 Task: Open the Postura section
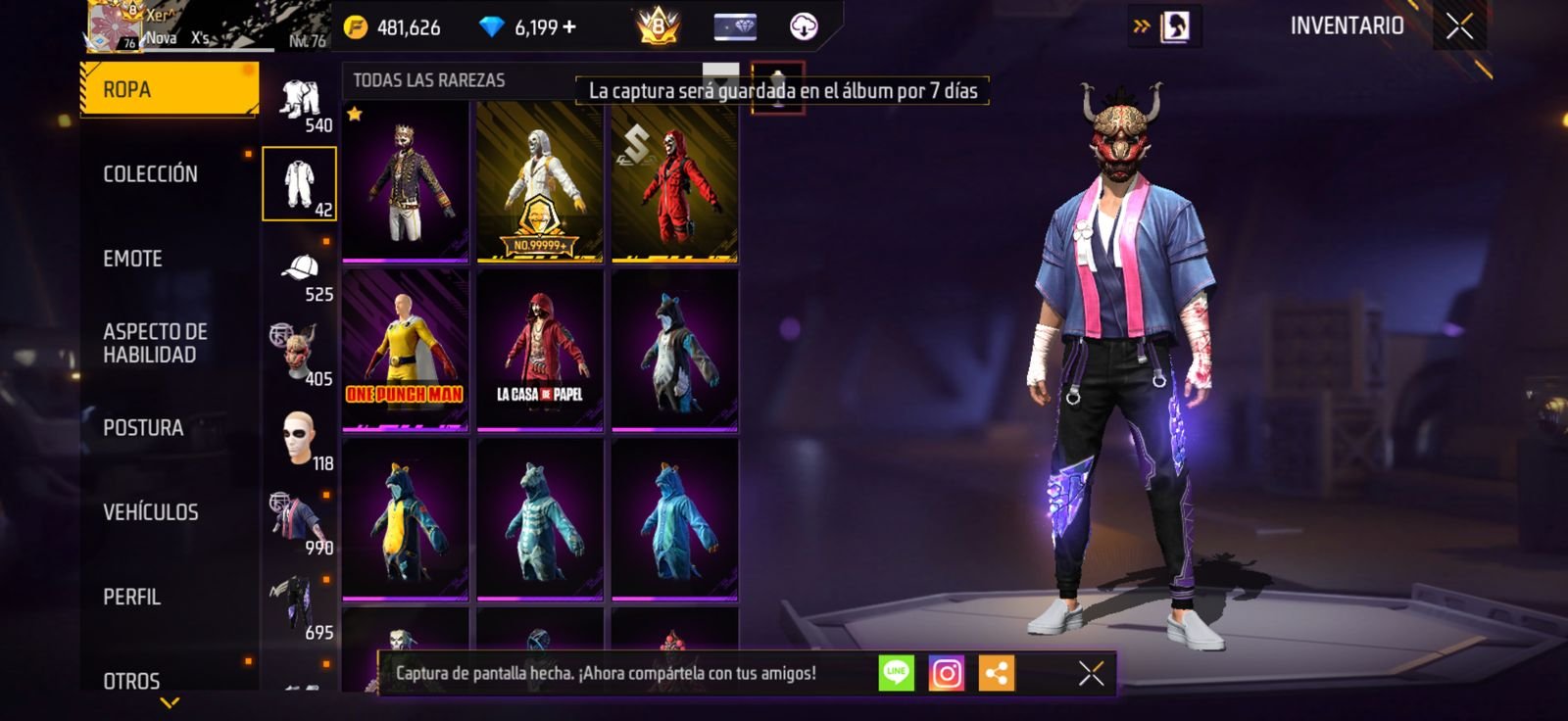coord(143,428)
